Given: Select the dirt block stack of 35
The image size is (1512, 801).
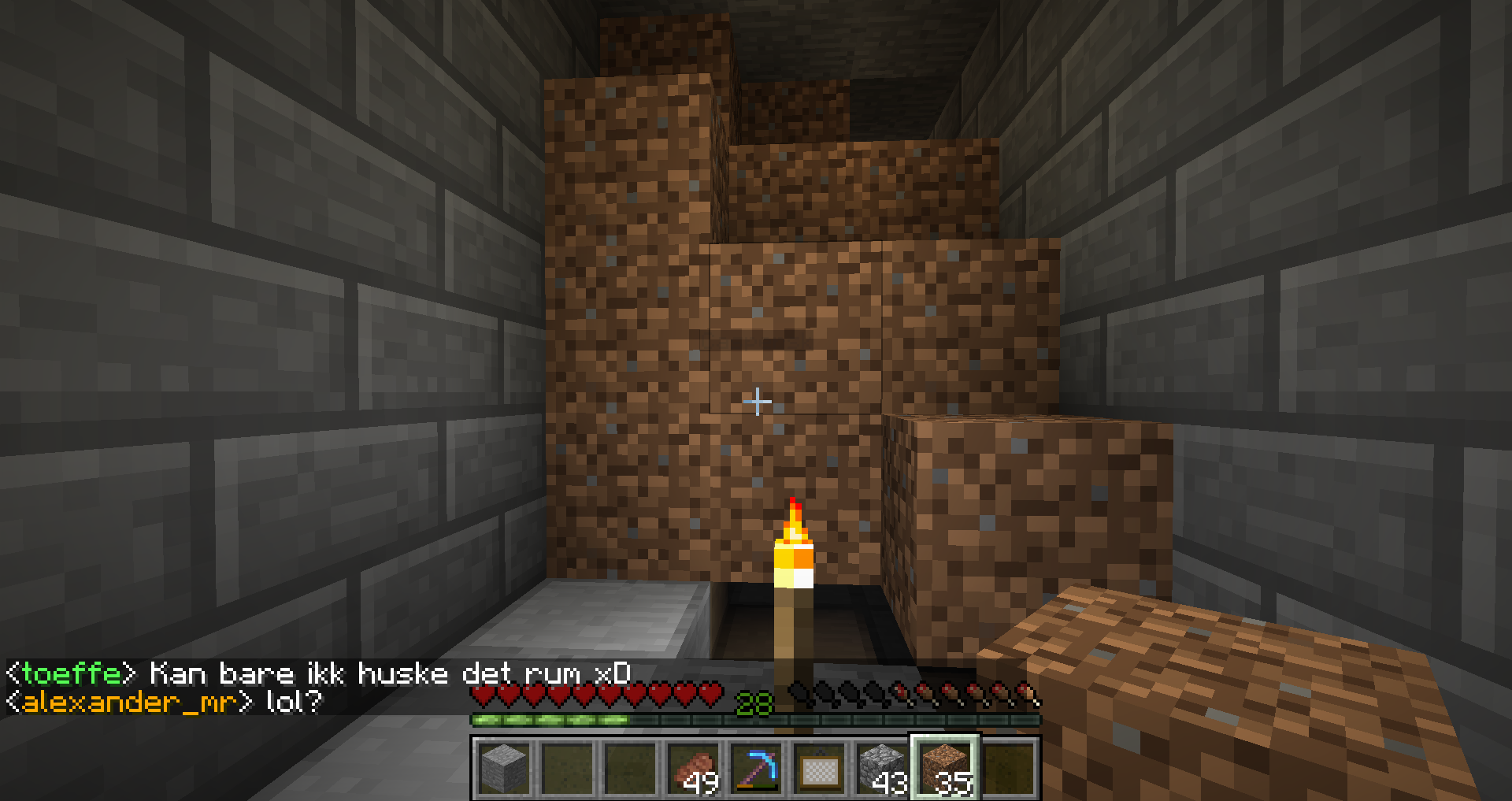Looking at the screenshot, I should pos(945,768).
